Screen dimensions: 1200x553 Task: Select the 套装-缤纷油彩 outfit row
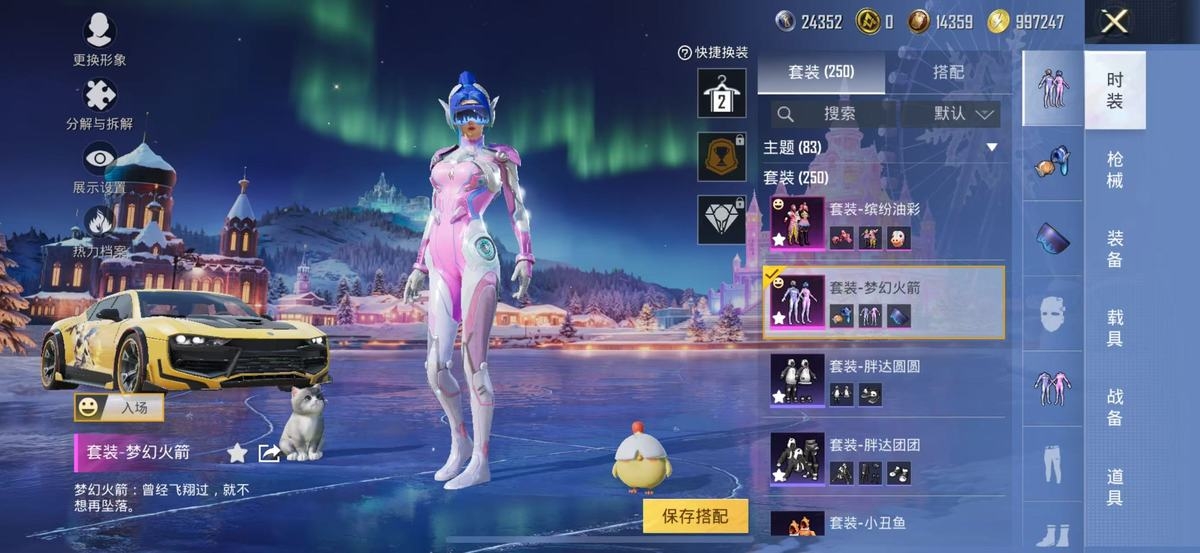[884, 223]
